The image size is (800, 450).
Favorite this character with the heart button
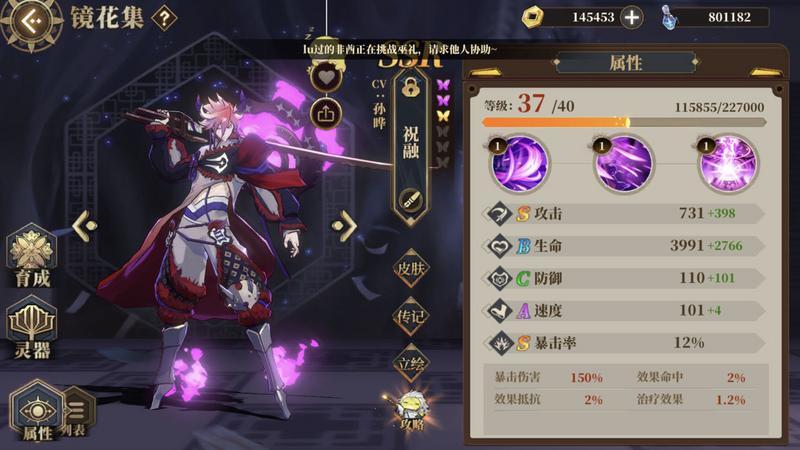click(x=326, y=76)
